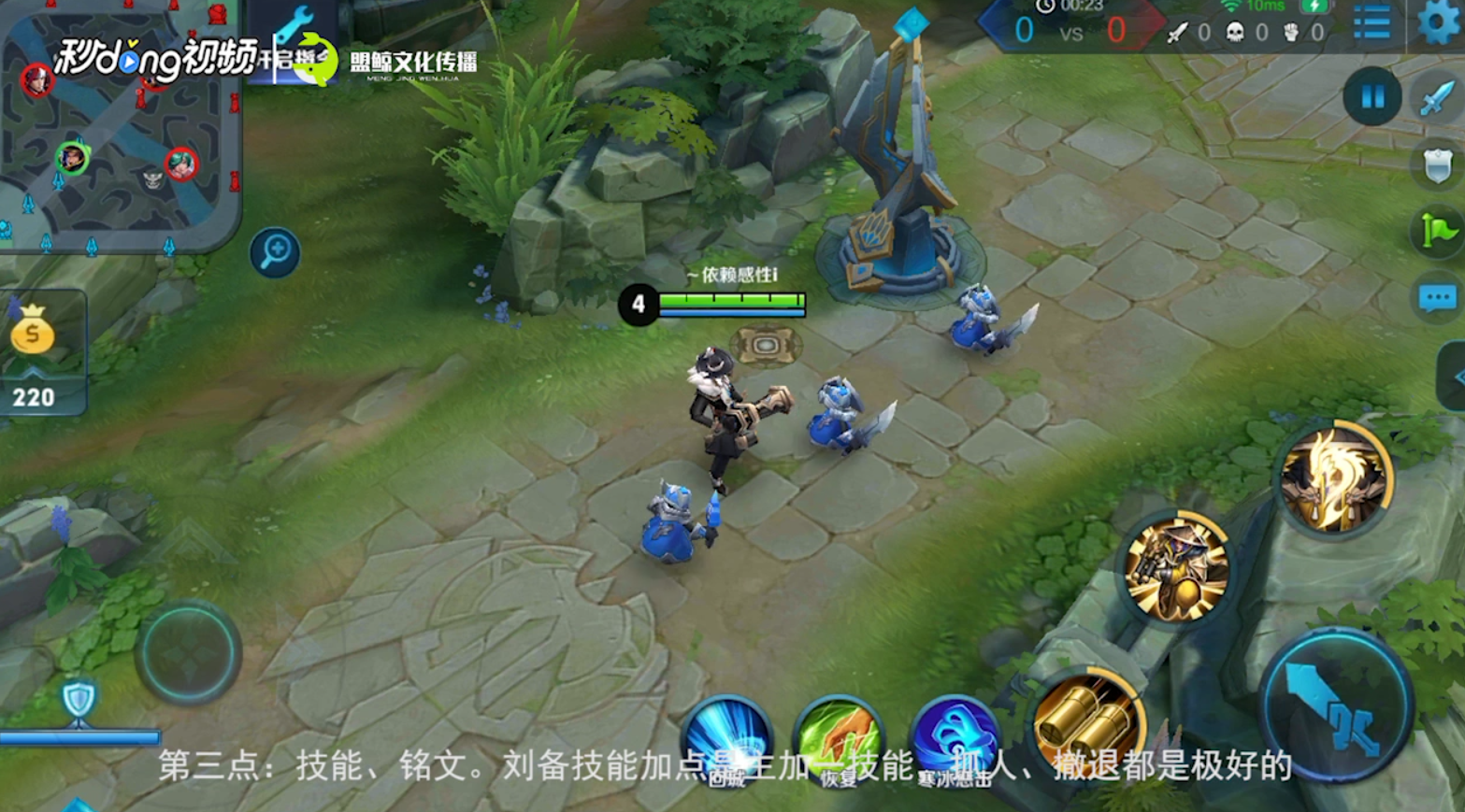The height and width of the screenshot is (812, 1465).
Task: Activate the 寒冰惊击 frost summoner spell
Action: tap(955, 737)
